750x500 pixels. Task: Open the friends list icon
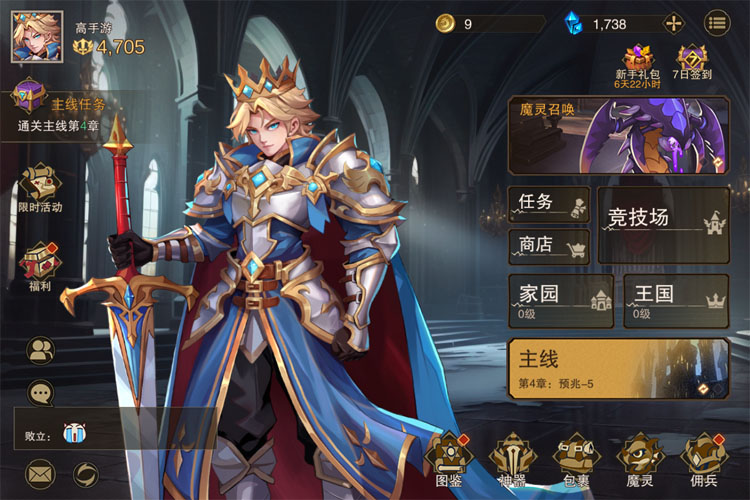41,349
